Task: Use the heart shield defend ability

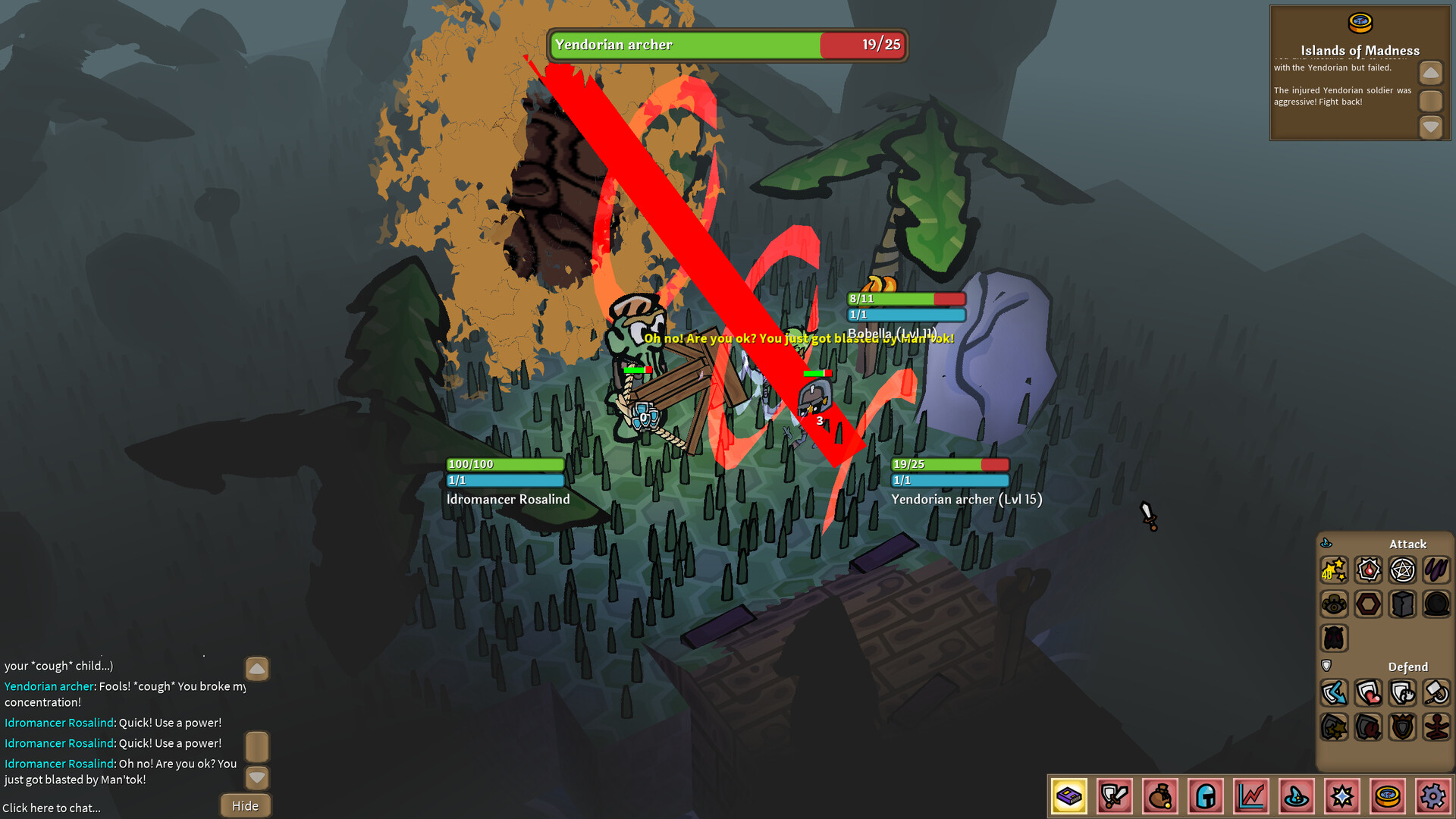Action: click(x=1369, y=692)
